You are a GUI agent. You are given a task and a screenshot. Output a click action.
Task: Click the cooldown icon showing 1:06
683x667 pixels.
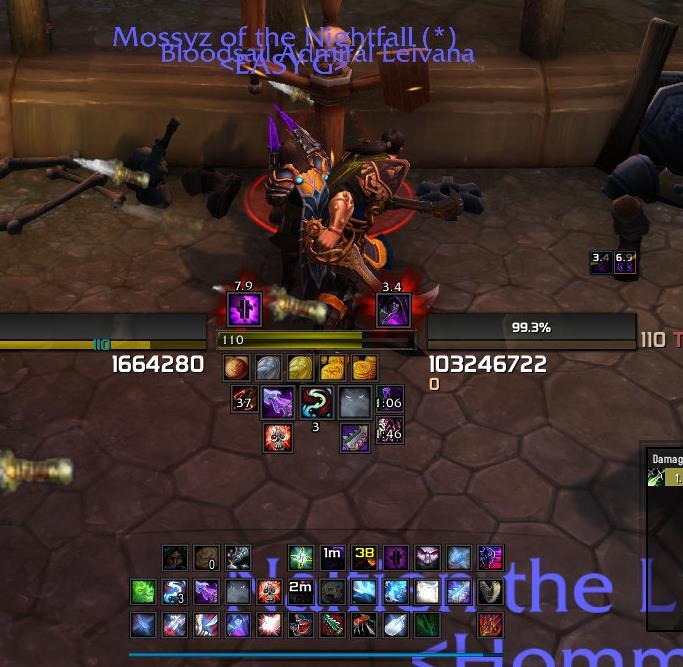coord(390,402)
